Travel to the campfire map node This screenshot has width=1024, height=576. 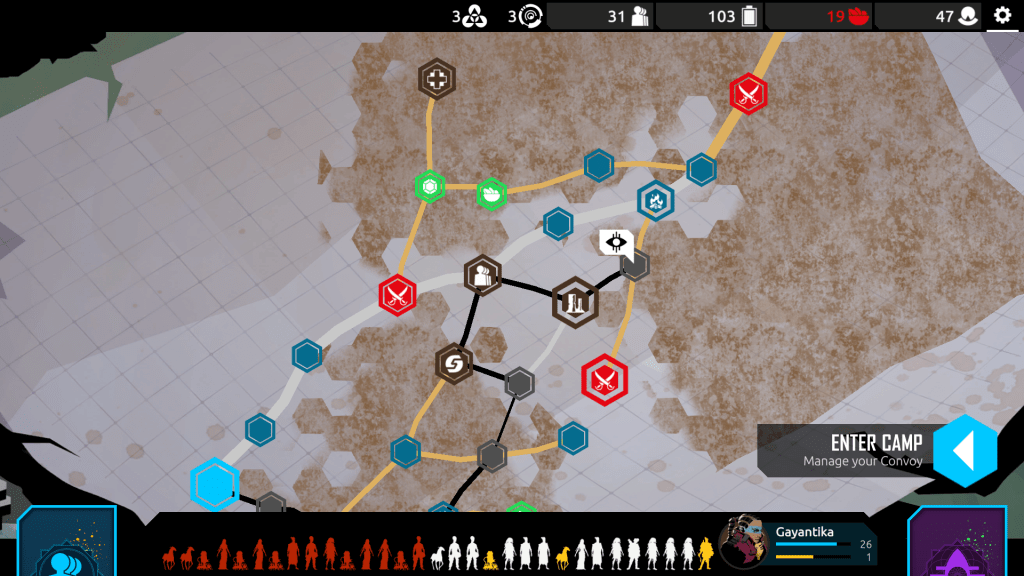656,201
